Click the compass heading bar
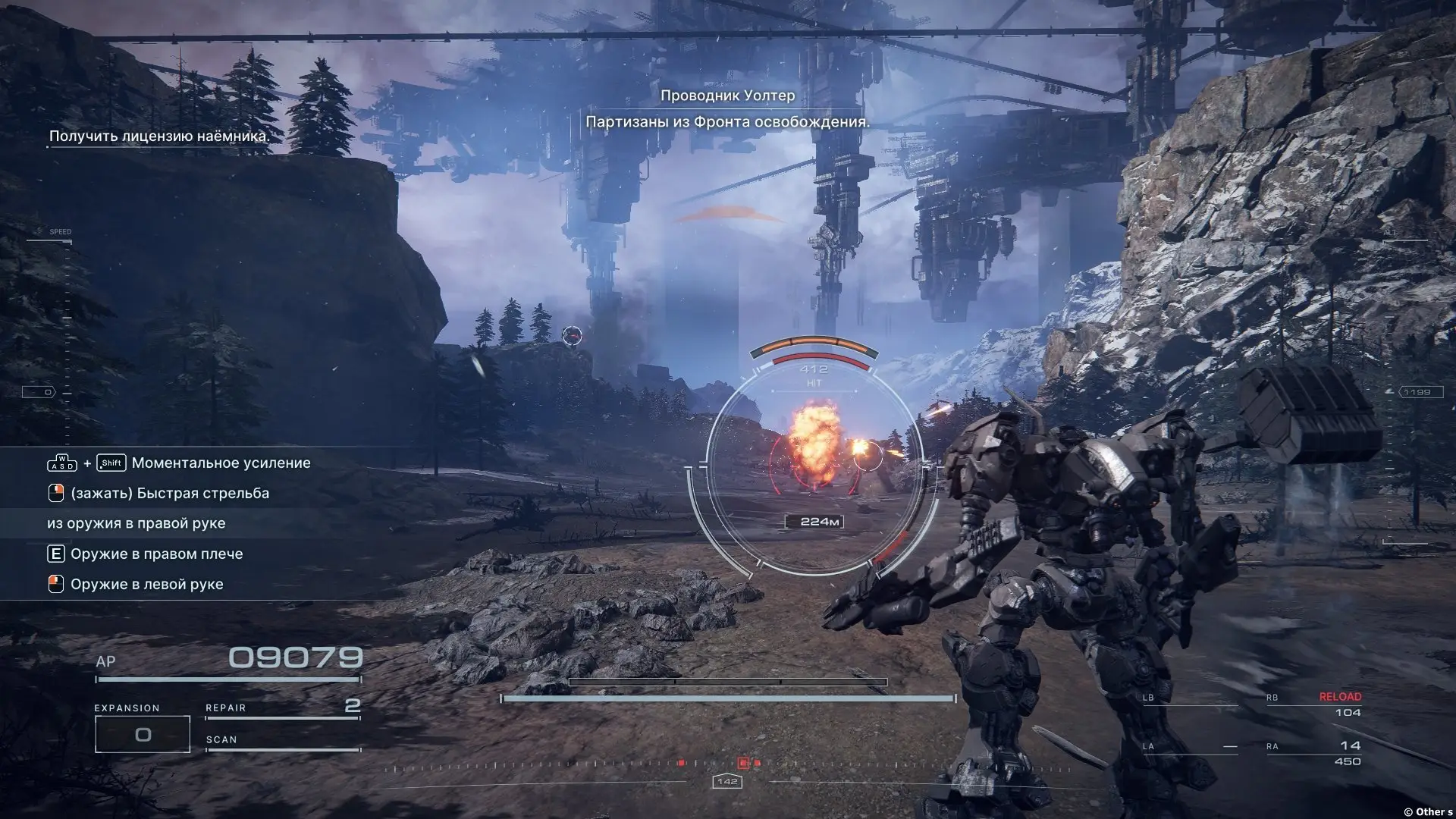This screenshot has width=1456, height=819. pos(726,767)
